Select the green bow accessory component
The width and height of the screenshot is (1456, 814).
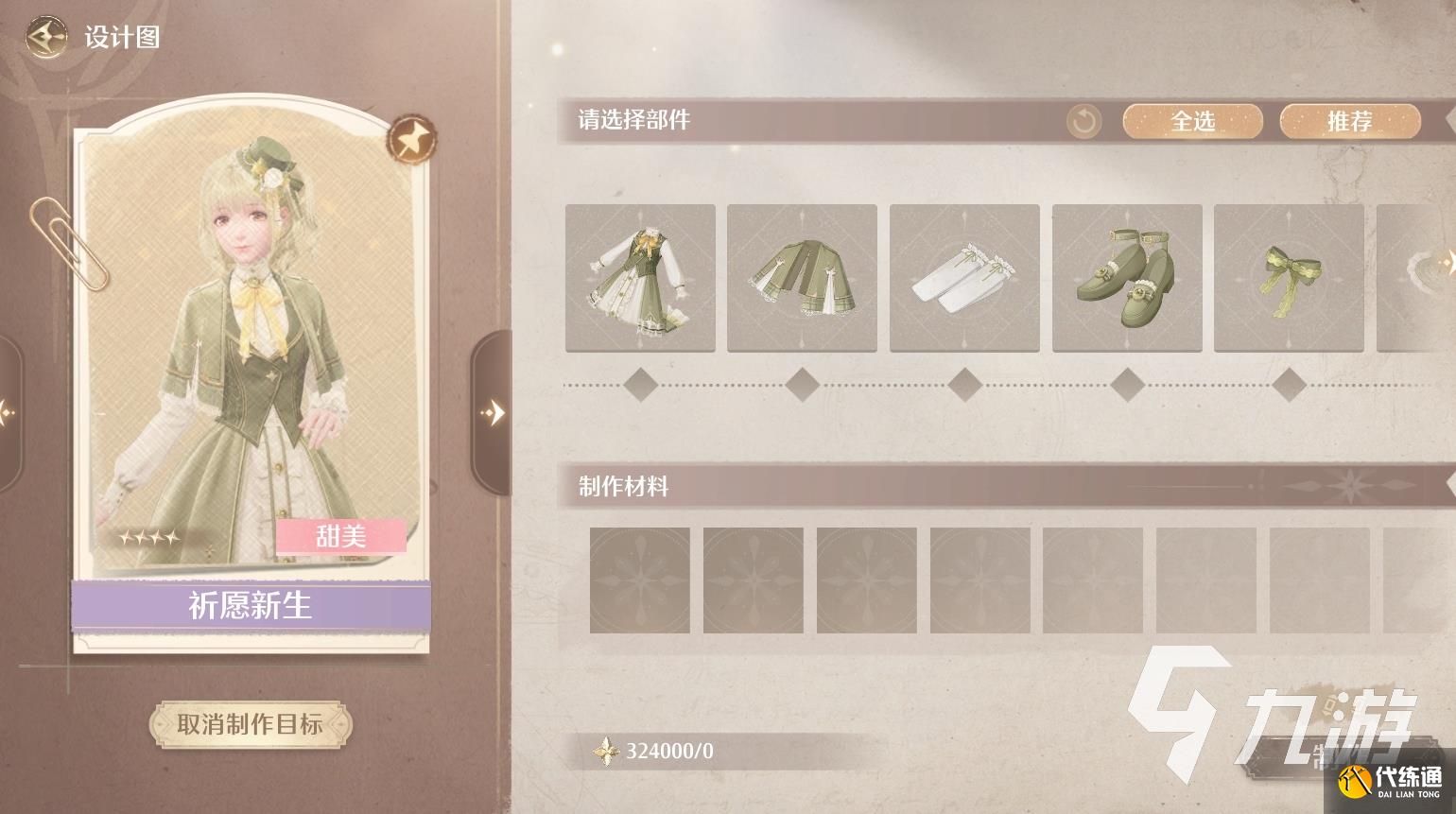point(1289,278)
